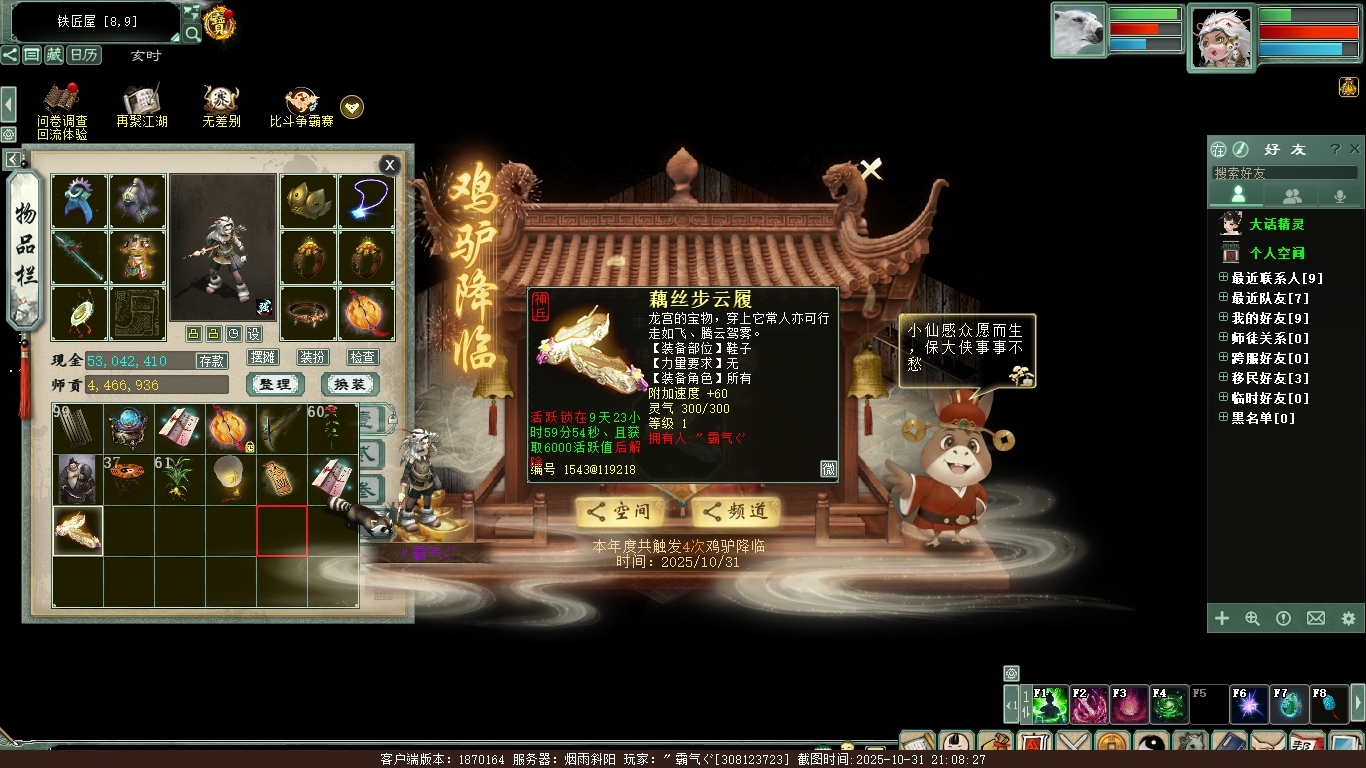Image resolution: width=1366 pixels, height=768 pixels.
Task: Open the 换装 outfit swap button
Action: (349, 385)
